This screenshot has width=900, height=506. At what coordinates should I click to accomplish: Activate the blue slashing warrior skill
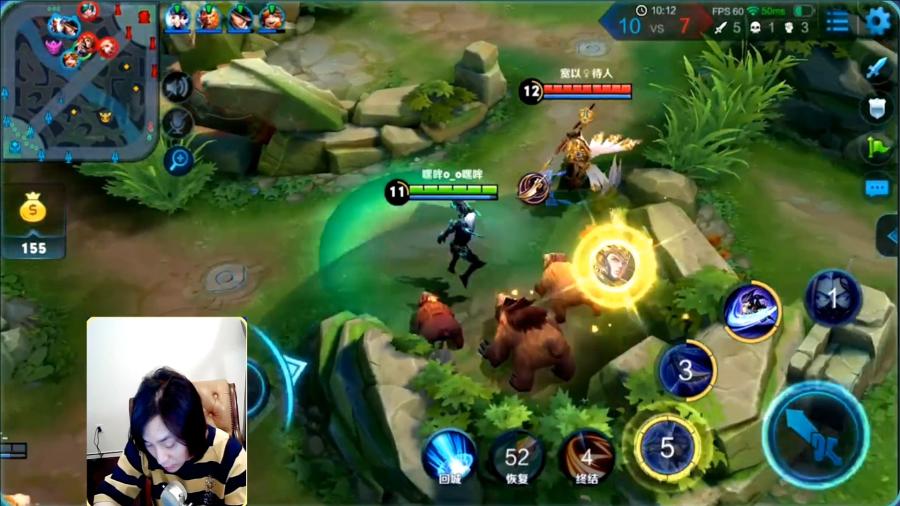coord(752,311)
